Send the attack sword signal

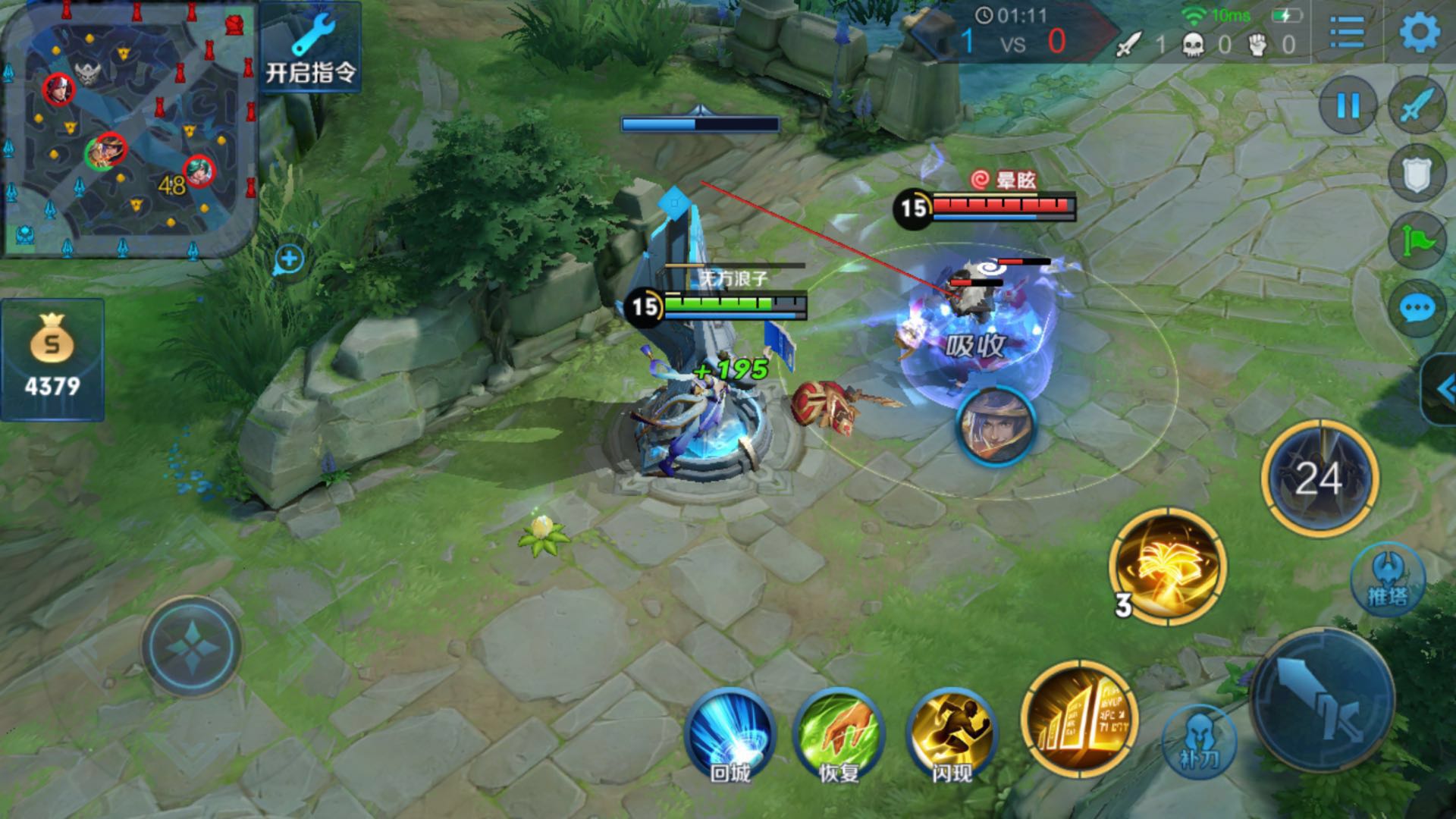[x=1417, y=106]
